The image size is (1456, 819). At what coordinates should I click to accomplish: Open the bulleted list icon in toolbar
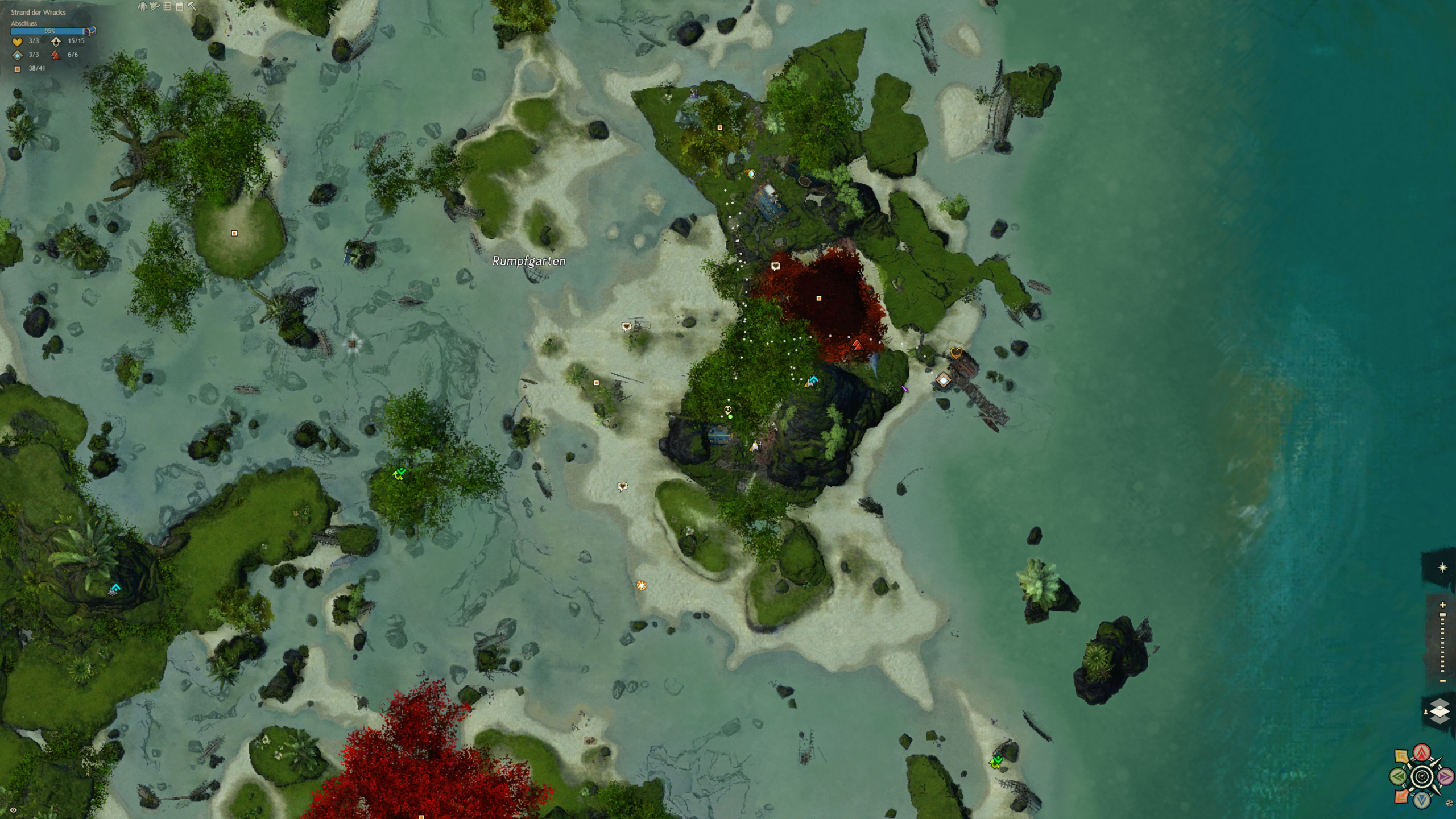coord(167,7)
